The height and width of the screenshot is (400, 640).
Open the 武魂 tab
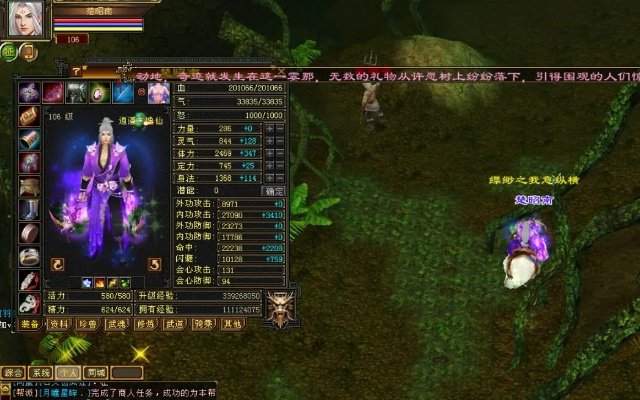pos(117,324)
